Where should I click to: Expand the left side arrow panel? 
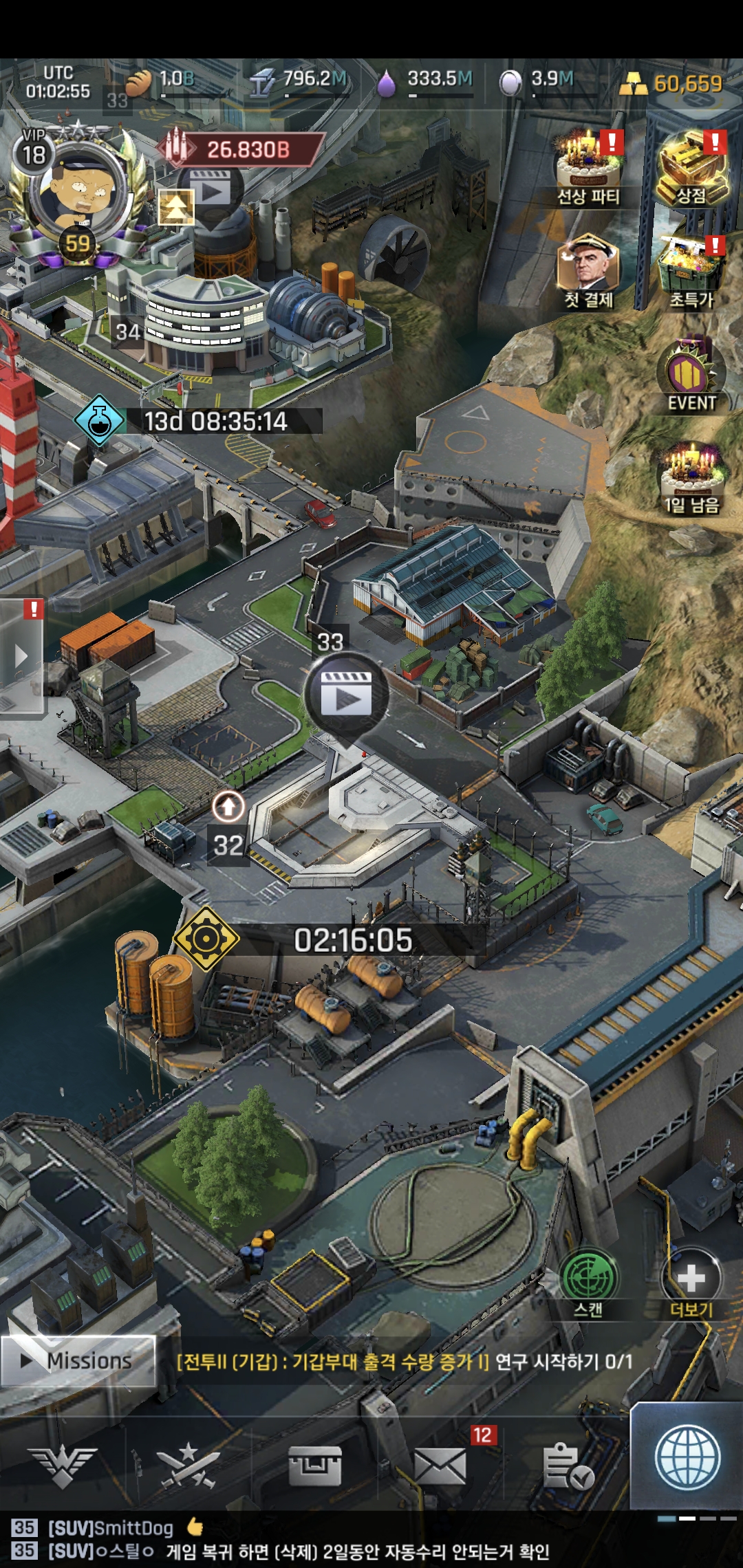[21, 655]
